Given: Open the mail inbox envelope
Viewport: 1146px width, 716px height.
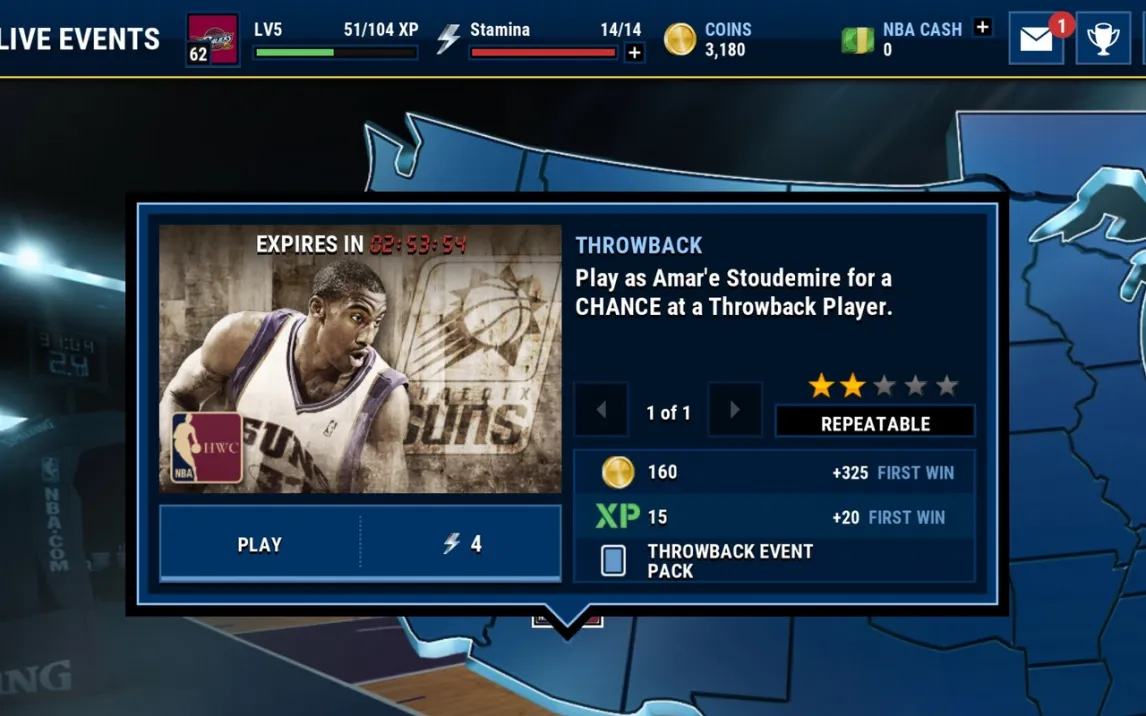Looking at the screenshot, I should [1036, 39].
